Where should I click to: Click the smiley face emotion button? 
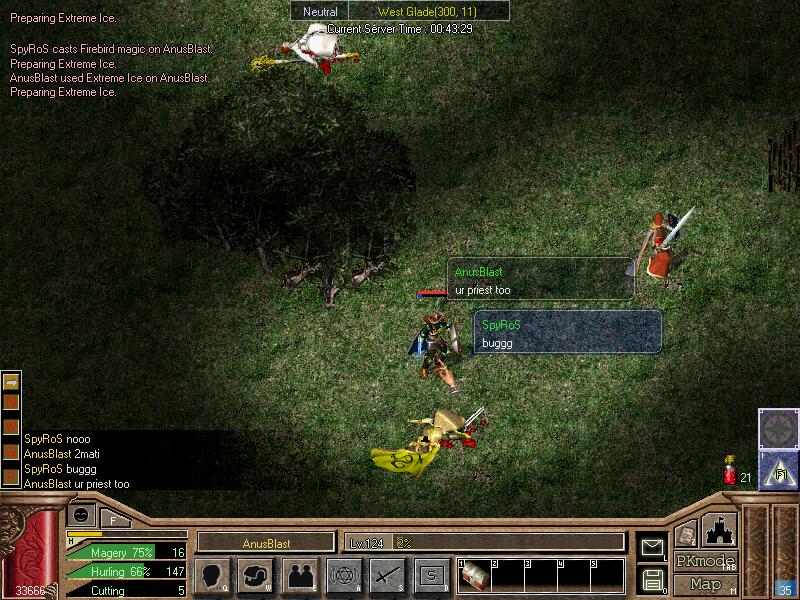coord(82,515)
